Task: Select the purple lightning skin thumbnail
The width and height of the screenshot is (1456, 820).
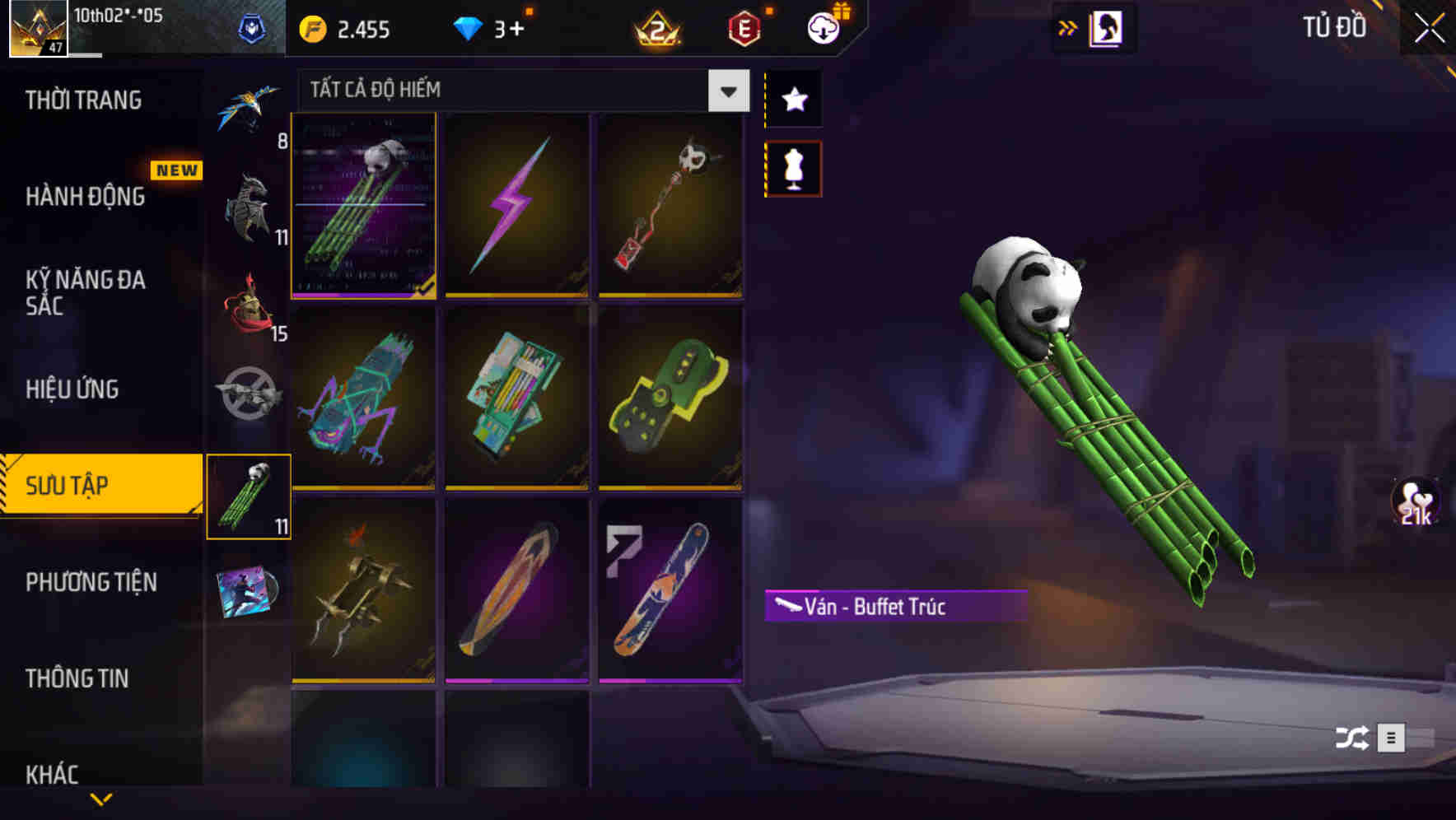Action: [517, 206]
